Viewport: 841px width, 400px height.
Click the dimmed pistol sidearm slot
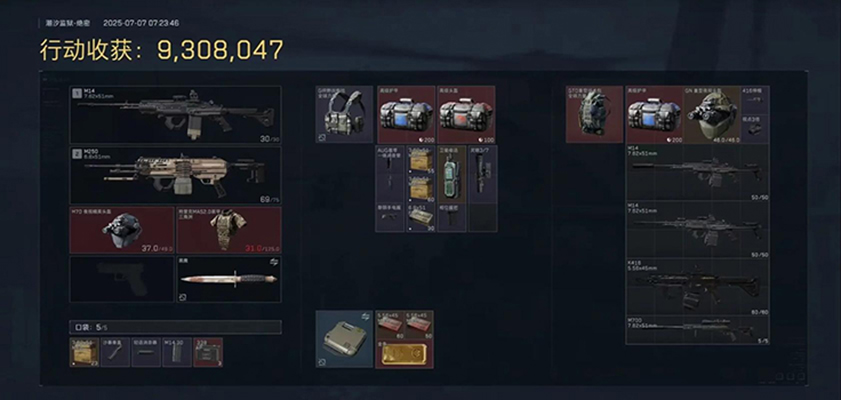pyautogui.click(x=121, y=279)
